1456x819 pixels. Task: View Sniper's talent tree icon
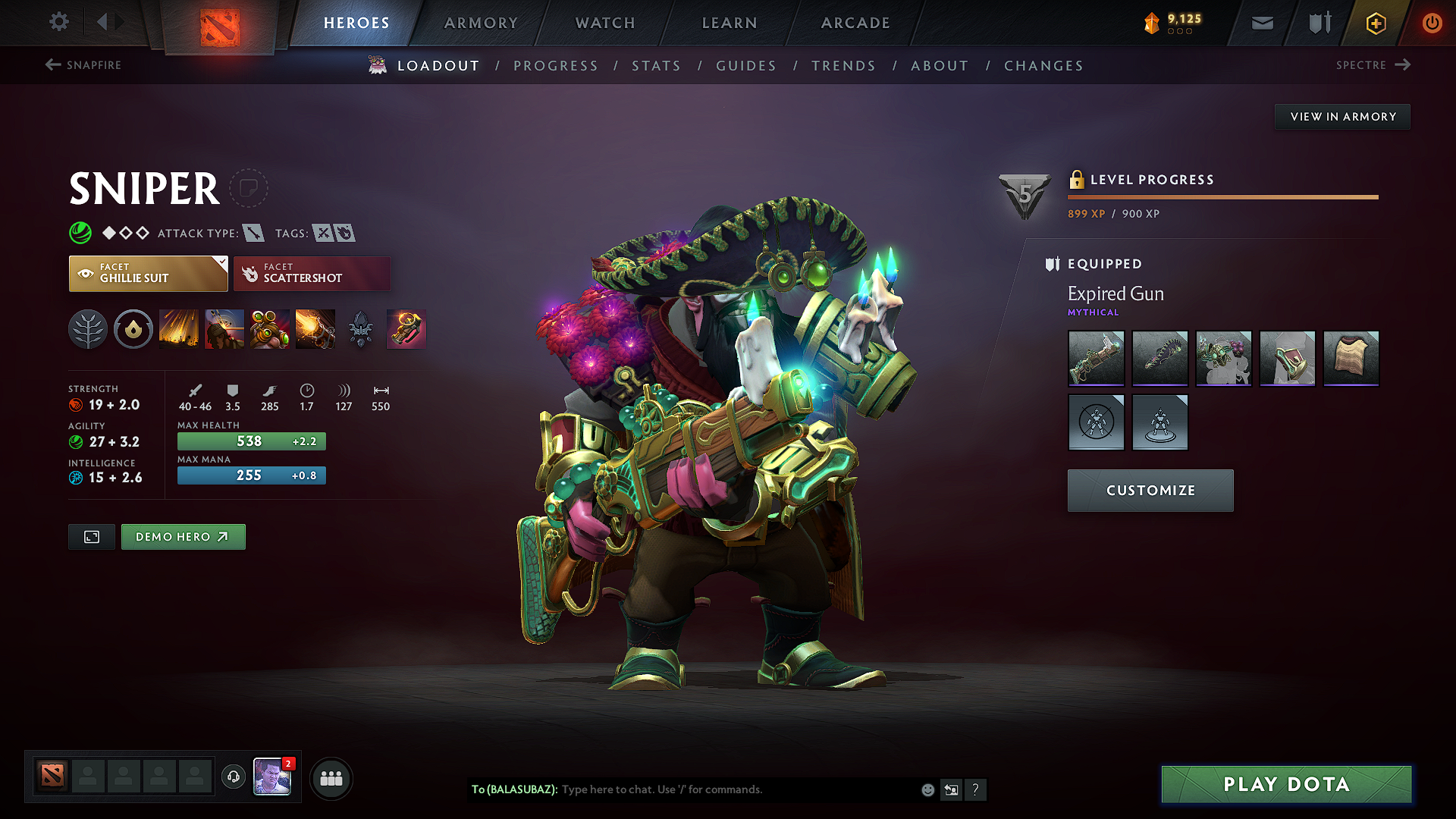[x=88, y=329]
